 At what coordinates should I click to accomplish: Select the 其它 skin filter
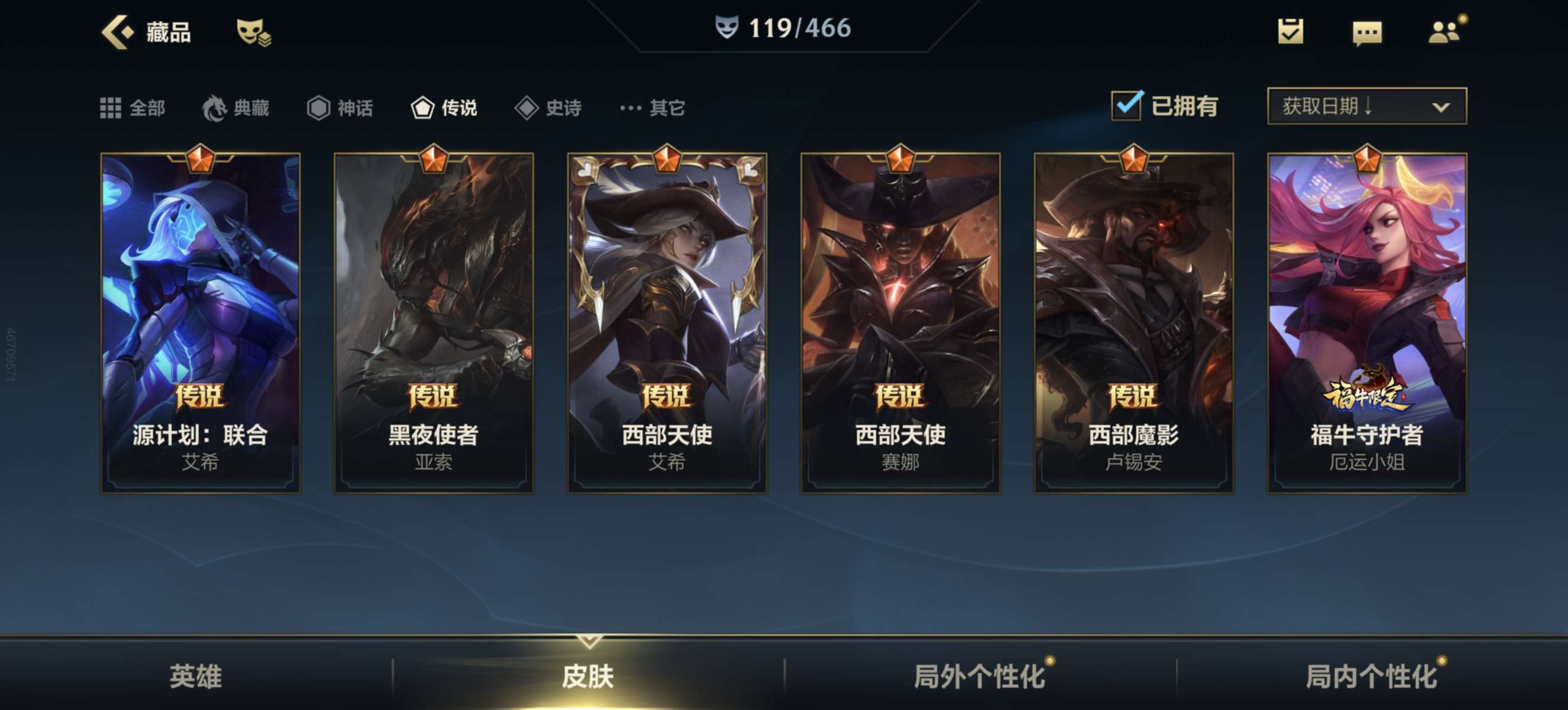pos(652,108)
